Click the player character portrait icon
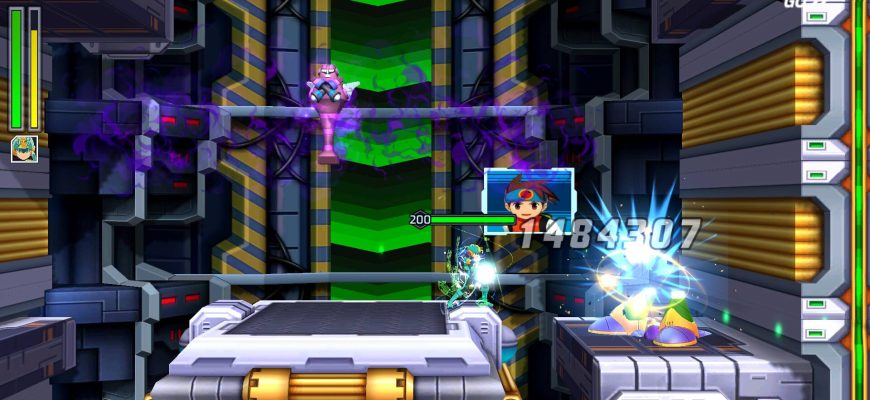Viewport: 870px width, 400px height. pyautogui.click(x=24, y=149)
